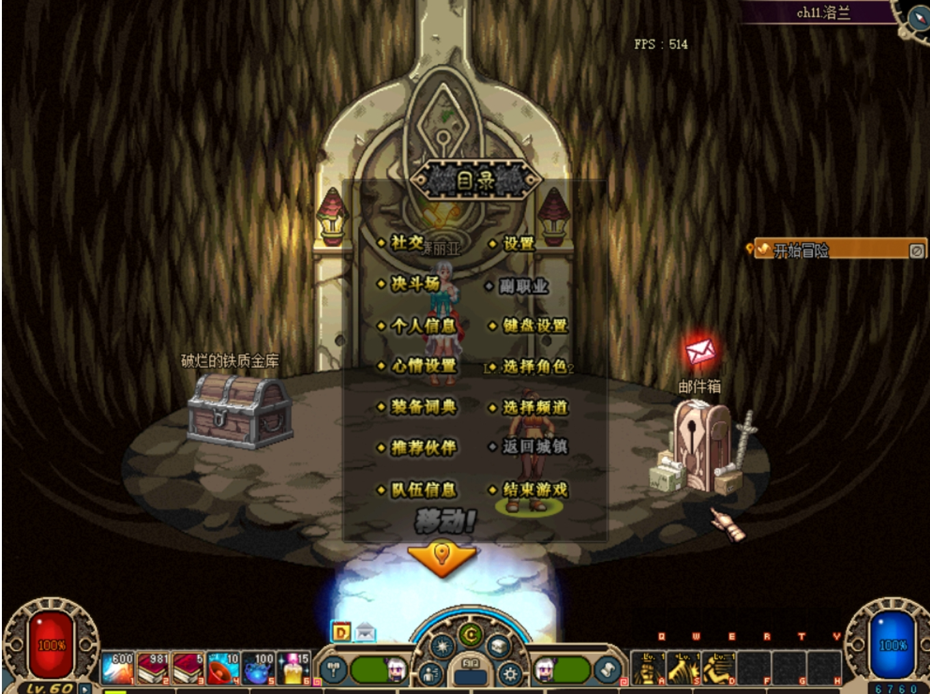930x694 pixels.
Task: Open 队伍信息 (Party Info)
Action: [422, 490]
